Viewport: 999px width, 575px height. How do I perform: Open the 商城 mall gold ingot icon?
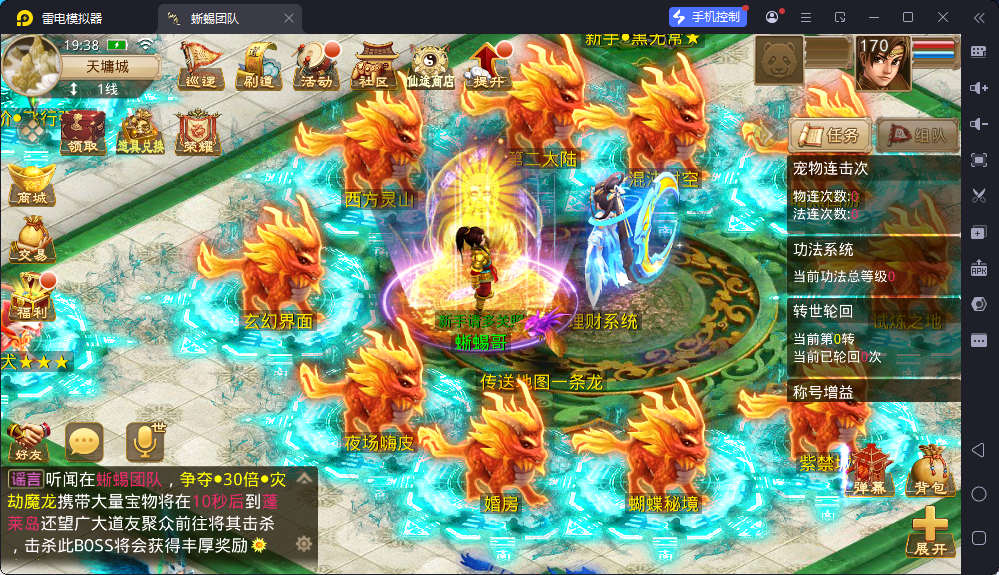tap(31, 185)
